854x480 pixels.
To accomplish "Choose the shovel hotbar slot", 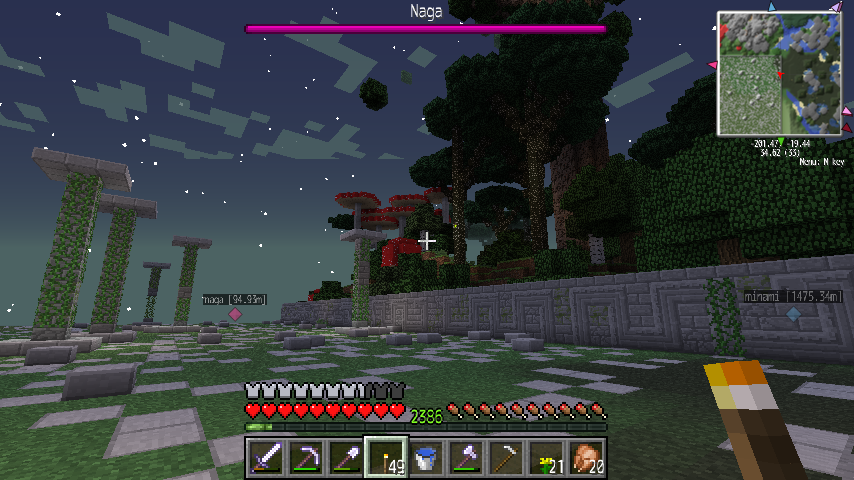I will (x=346, y=457).
